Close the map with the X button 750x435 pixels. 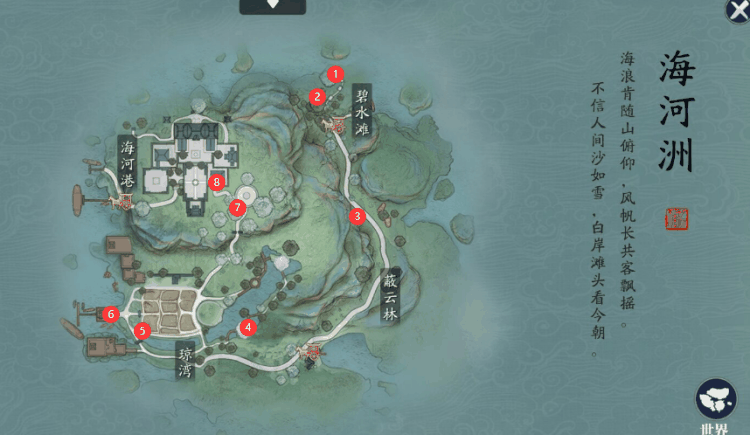pyautogui.click(x=738, y=9)
